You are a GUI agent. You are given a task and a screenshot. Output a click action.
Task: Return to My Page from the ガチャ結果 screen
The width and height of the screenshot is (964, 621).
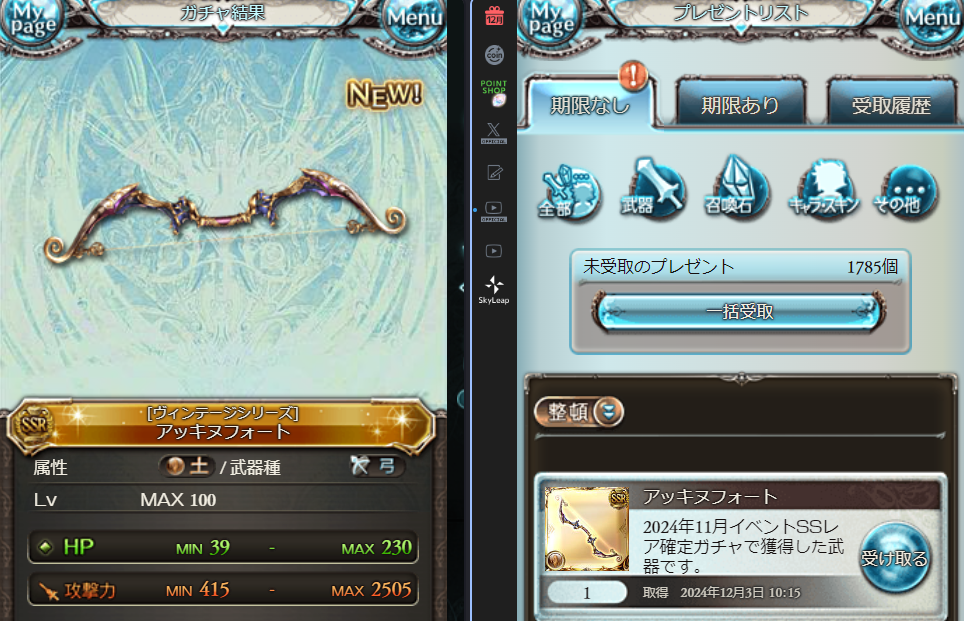32,20
